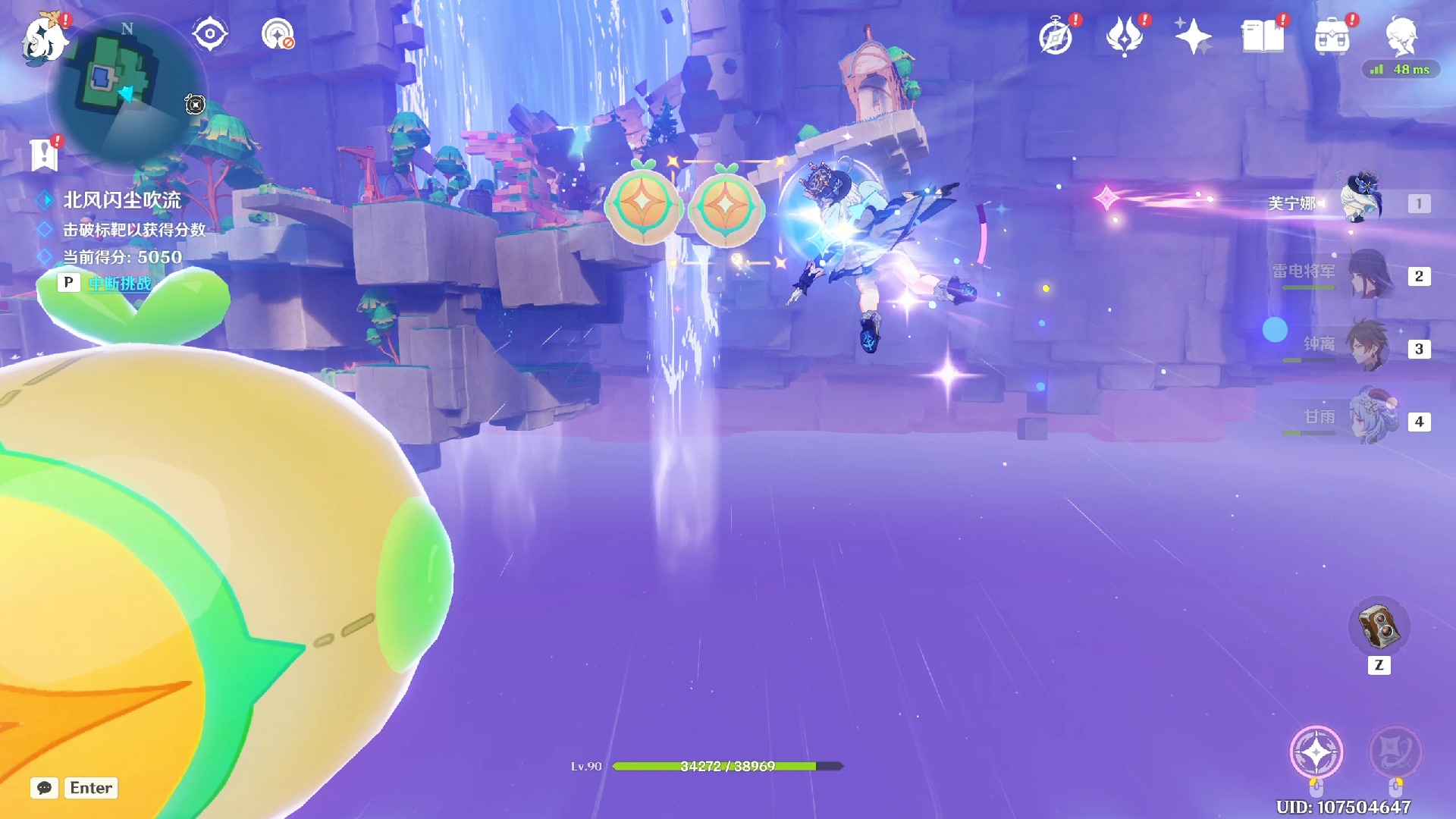Use the camera gadget
This screenshot has width=1456, height=819.
click(x=1379, y=626)
